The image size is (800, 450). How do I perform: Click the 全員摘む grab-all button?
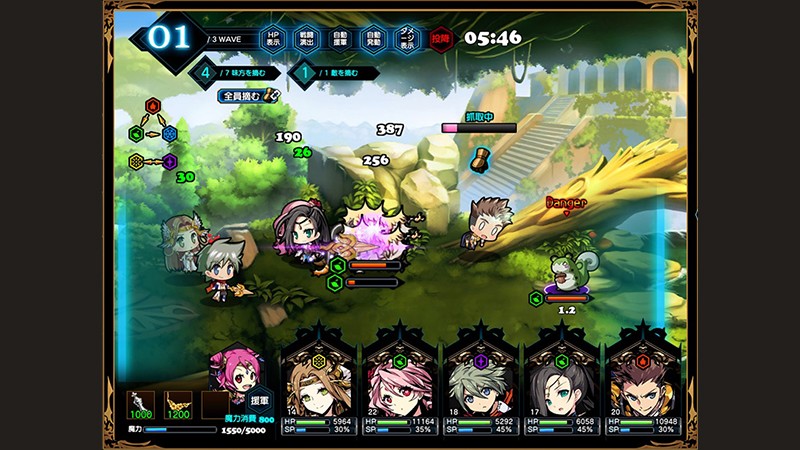245,96
